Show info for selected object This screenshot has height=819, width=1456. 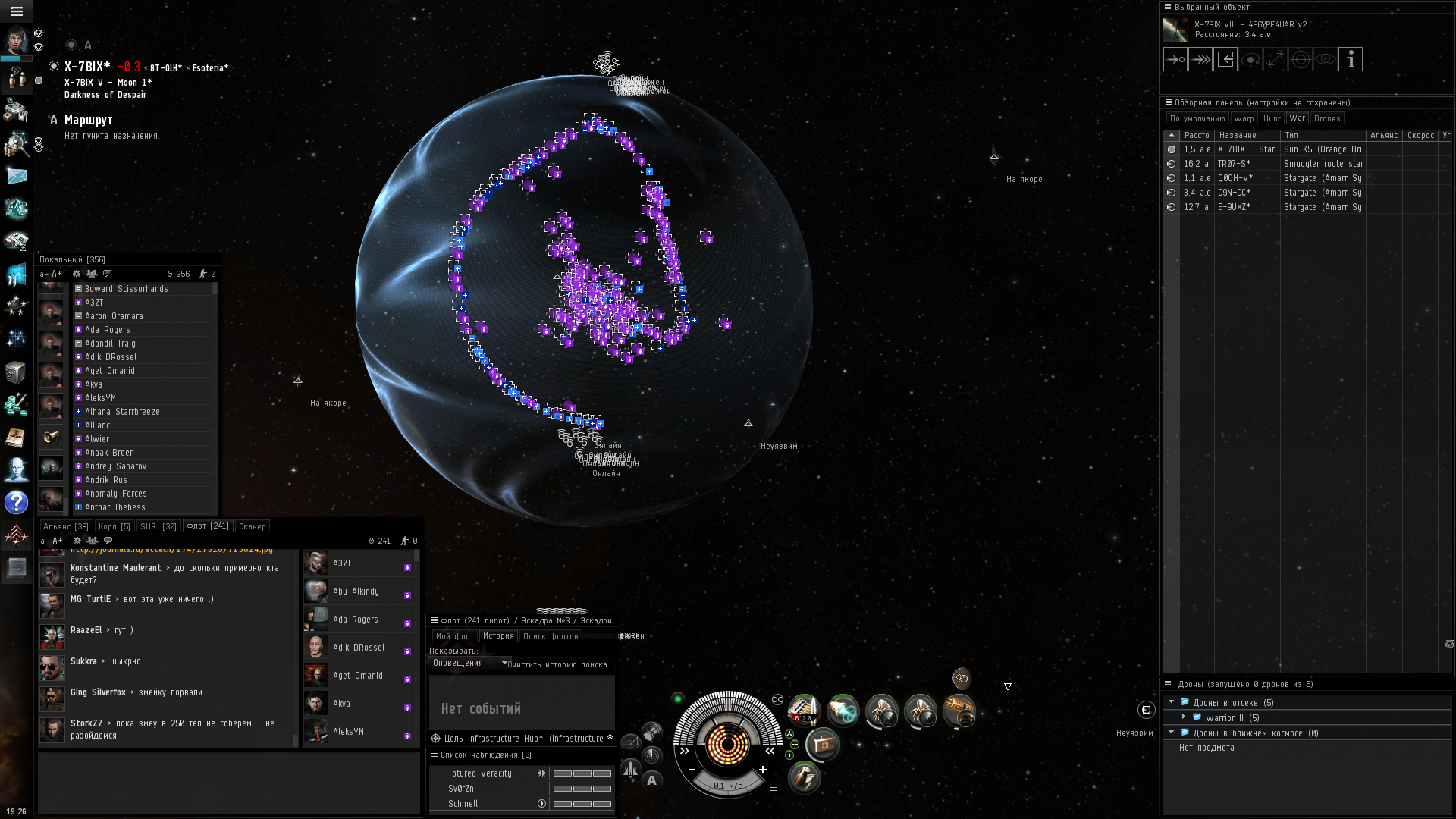pos(1350,59)
